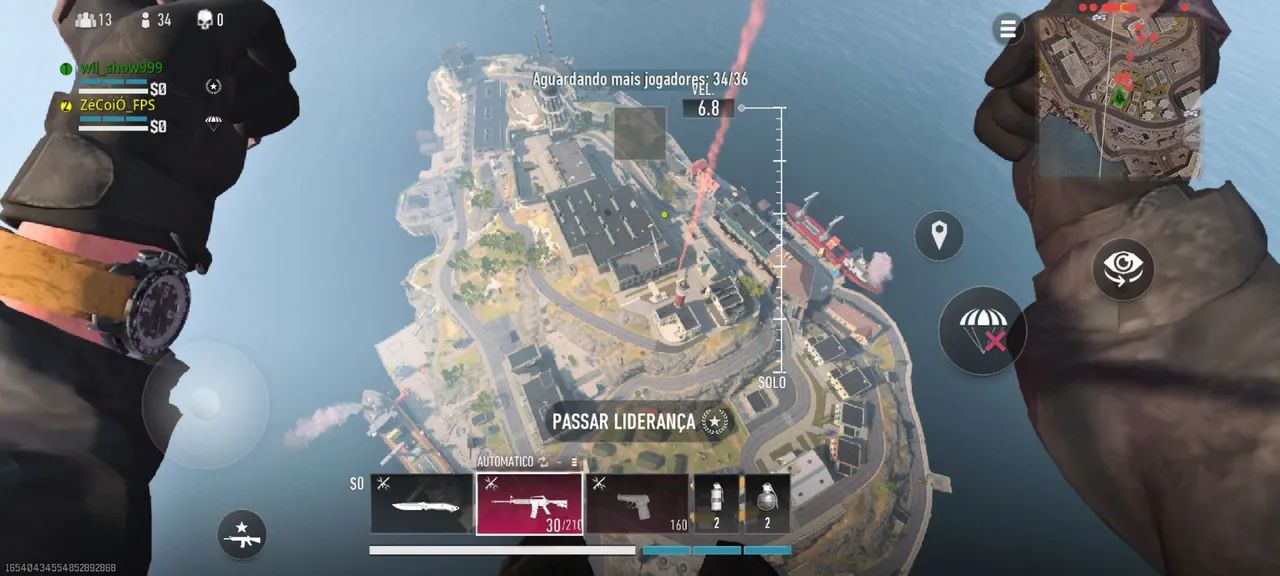Viewport: 1280px width, 576px height.
Task: Select teammate wil_show999 in squad list
Action: click(x=122, y=68)
